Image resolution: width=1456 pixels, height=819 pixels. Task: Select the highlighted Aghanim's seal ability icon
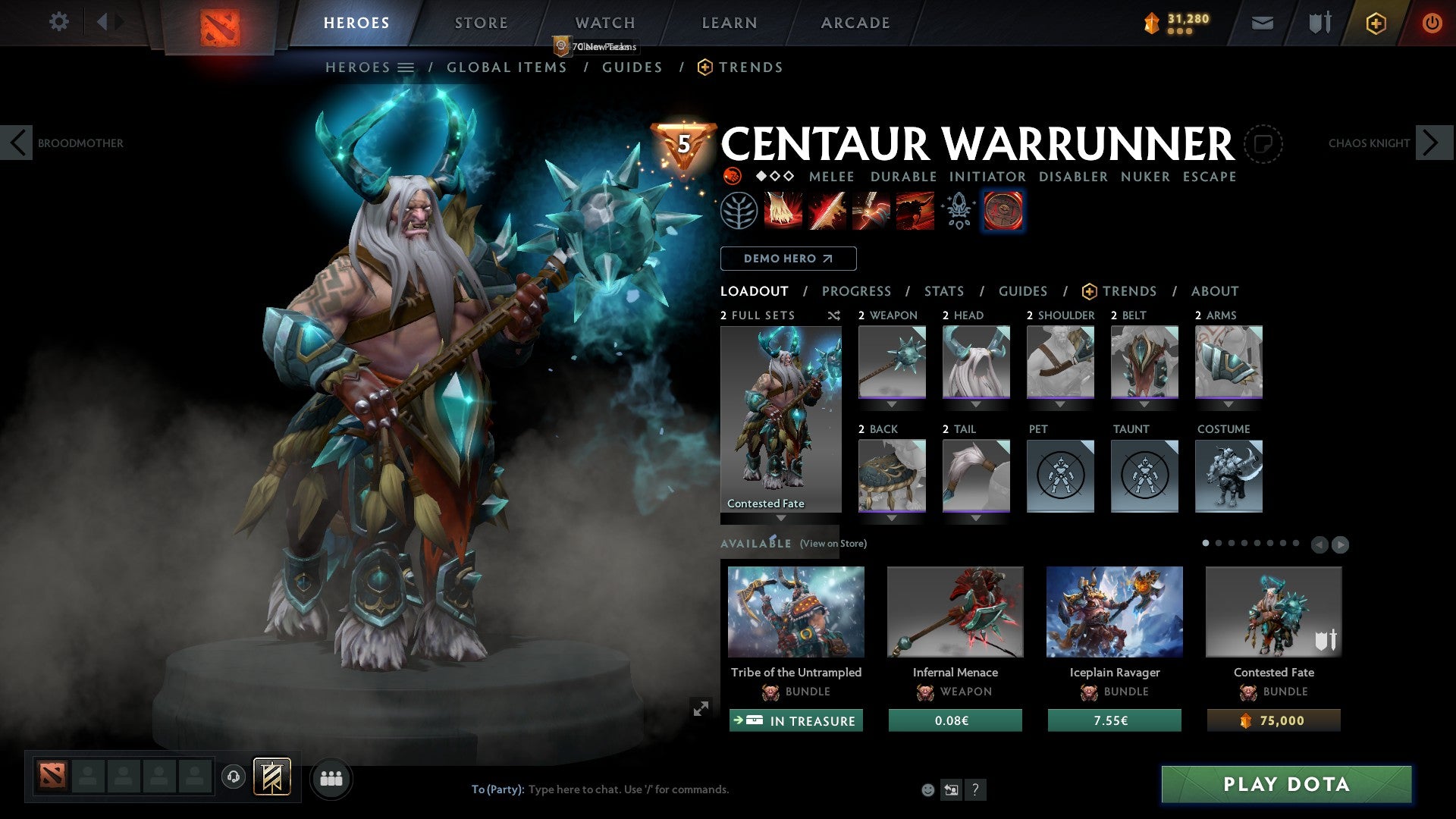click(x=1003, y=211)
